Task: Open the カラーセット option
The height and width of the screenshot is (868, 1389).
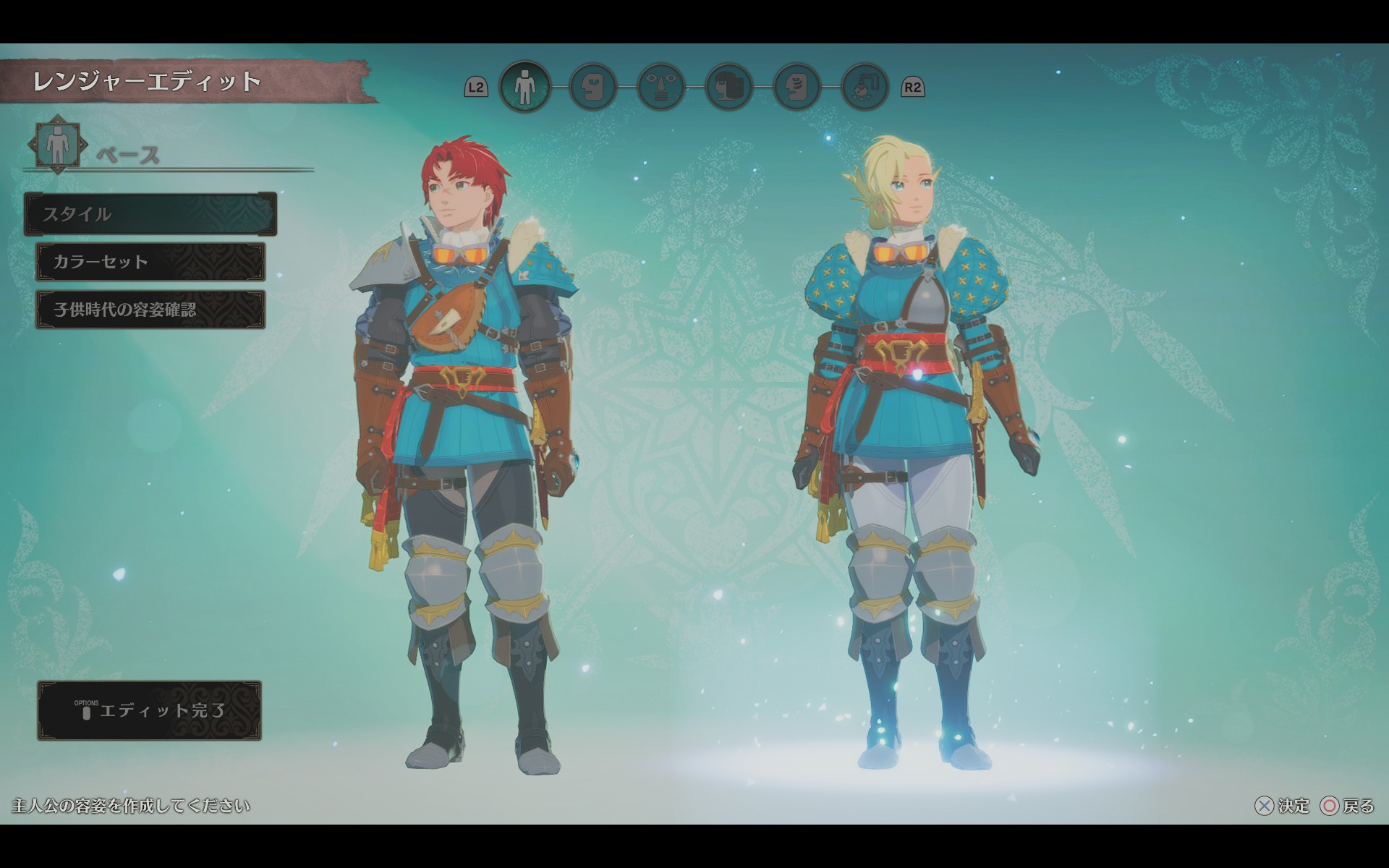Action: 150,262
